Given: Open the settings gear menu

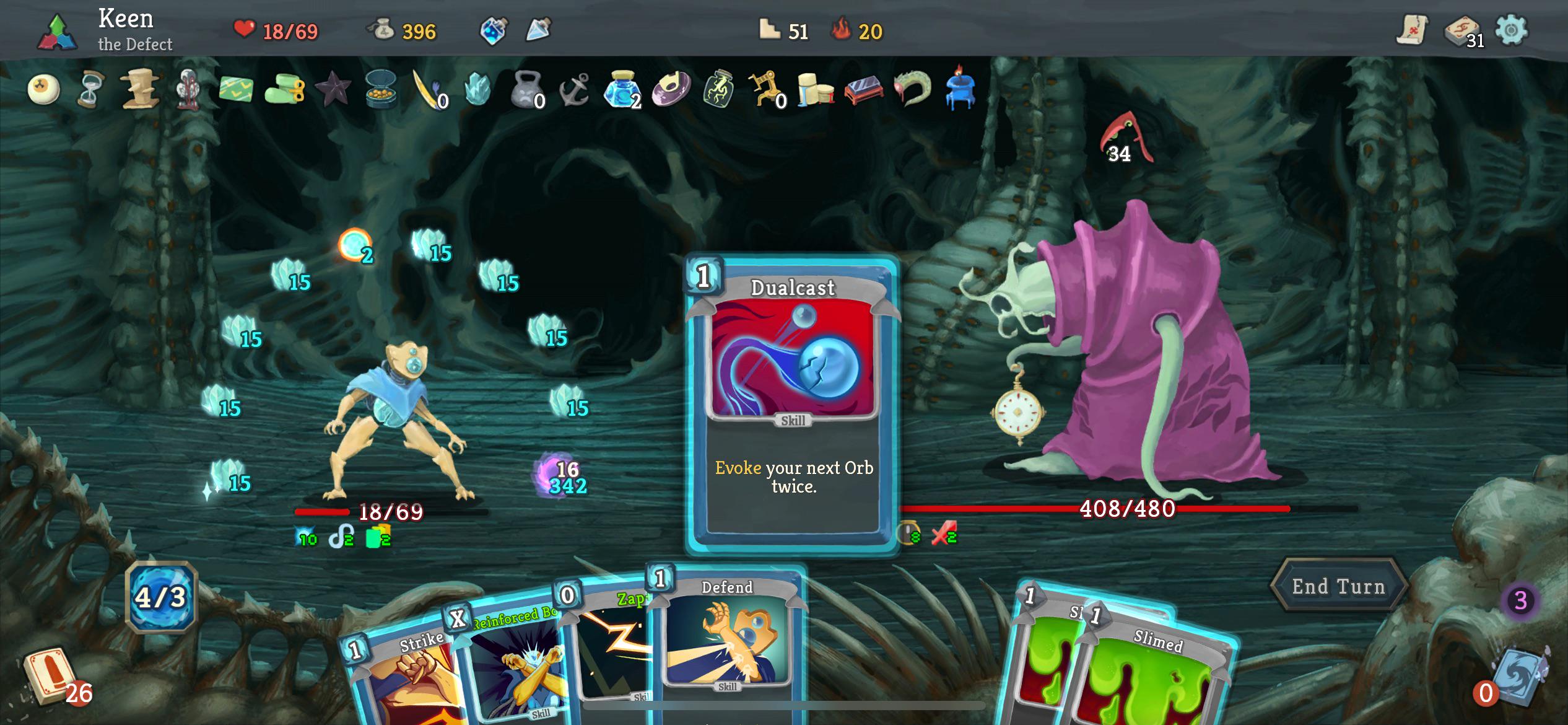Looking at the screenshot, I should pos(1511,30).
